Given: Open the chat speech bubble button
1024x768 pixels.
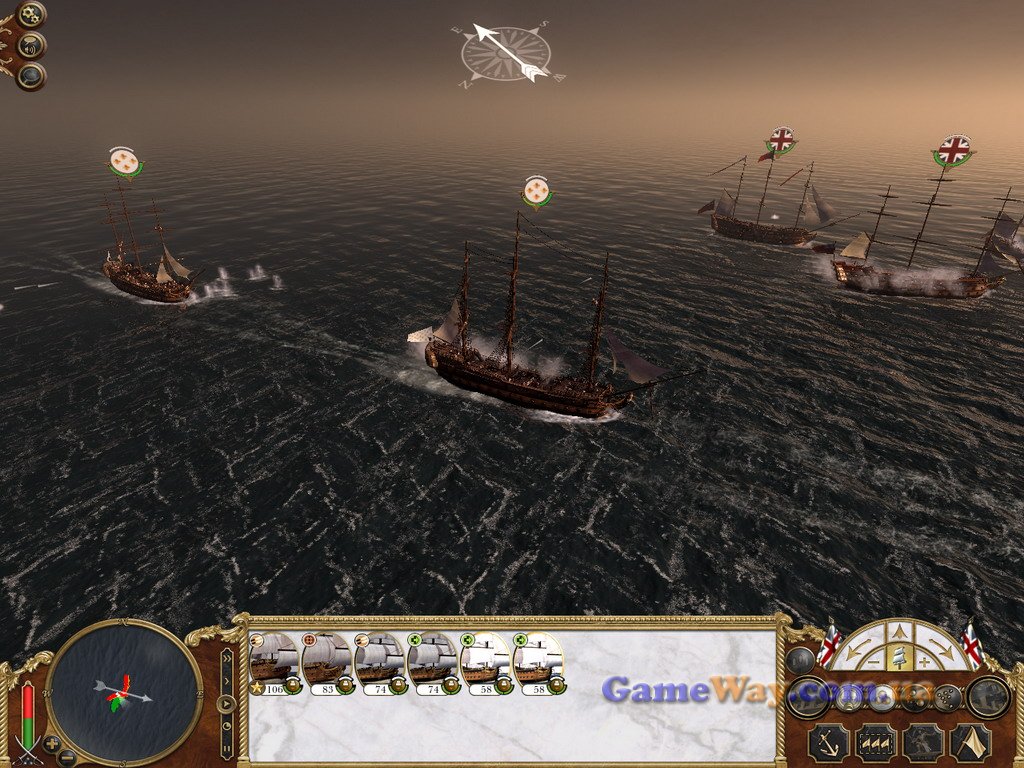Looking at the screenshot, I should pos(32,75).
